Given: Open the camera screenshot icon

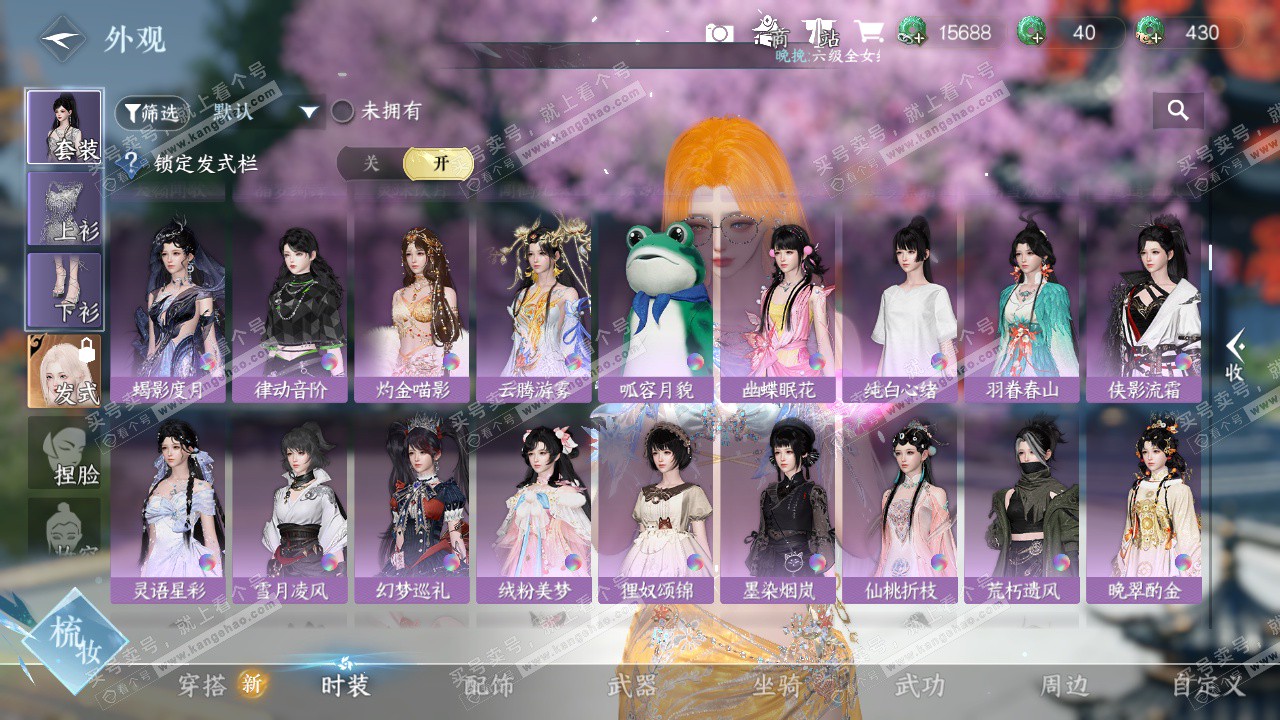Looking at the screenshot, I should pos(719,33).
